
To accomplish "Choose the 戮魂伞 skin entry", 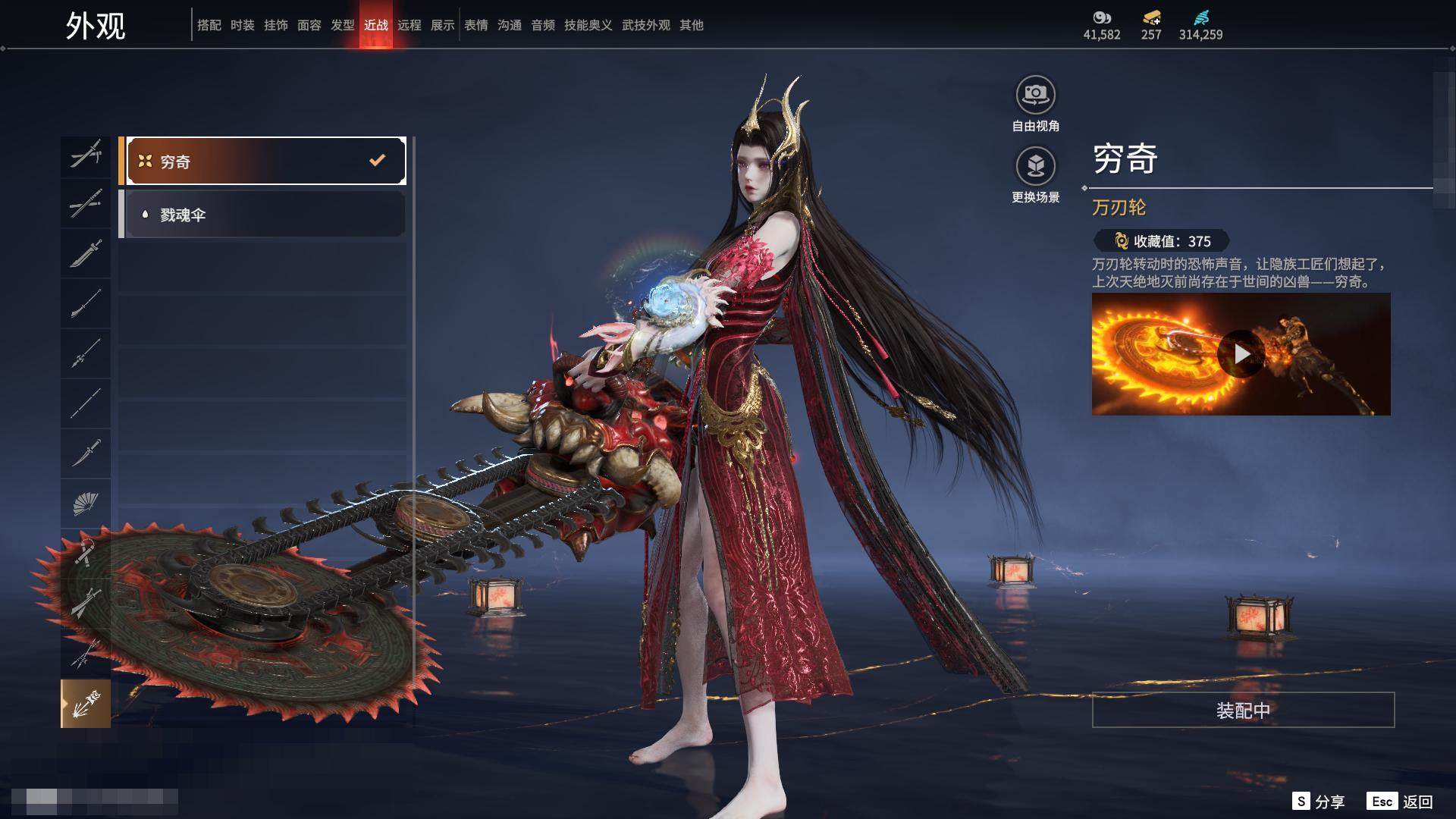I will (263, 215).
